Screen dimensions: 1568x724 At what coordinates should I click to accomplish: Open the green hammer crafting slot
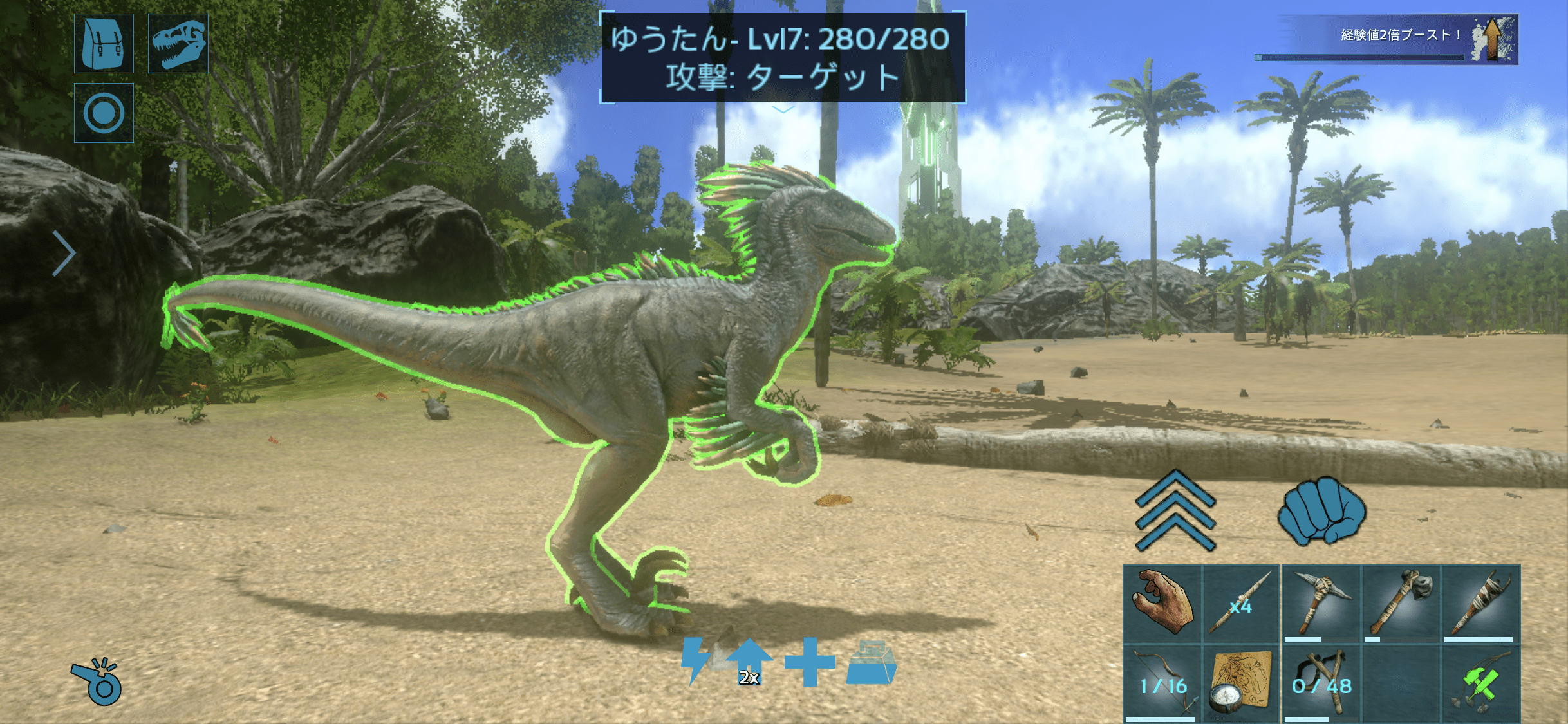(1480, 684)
